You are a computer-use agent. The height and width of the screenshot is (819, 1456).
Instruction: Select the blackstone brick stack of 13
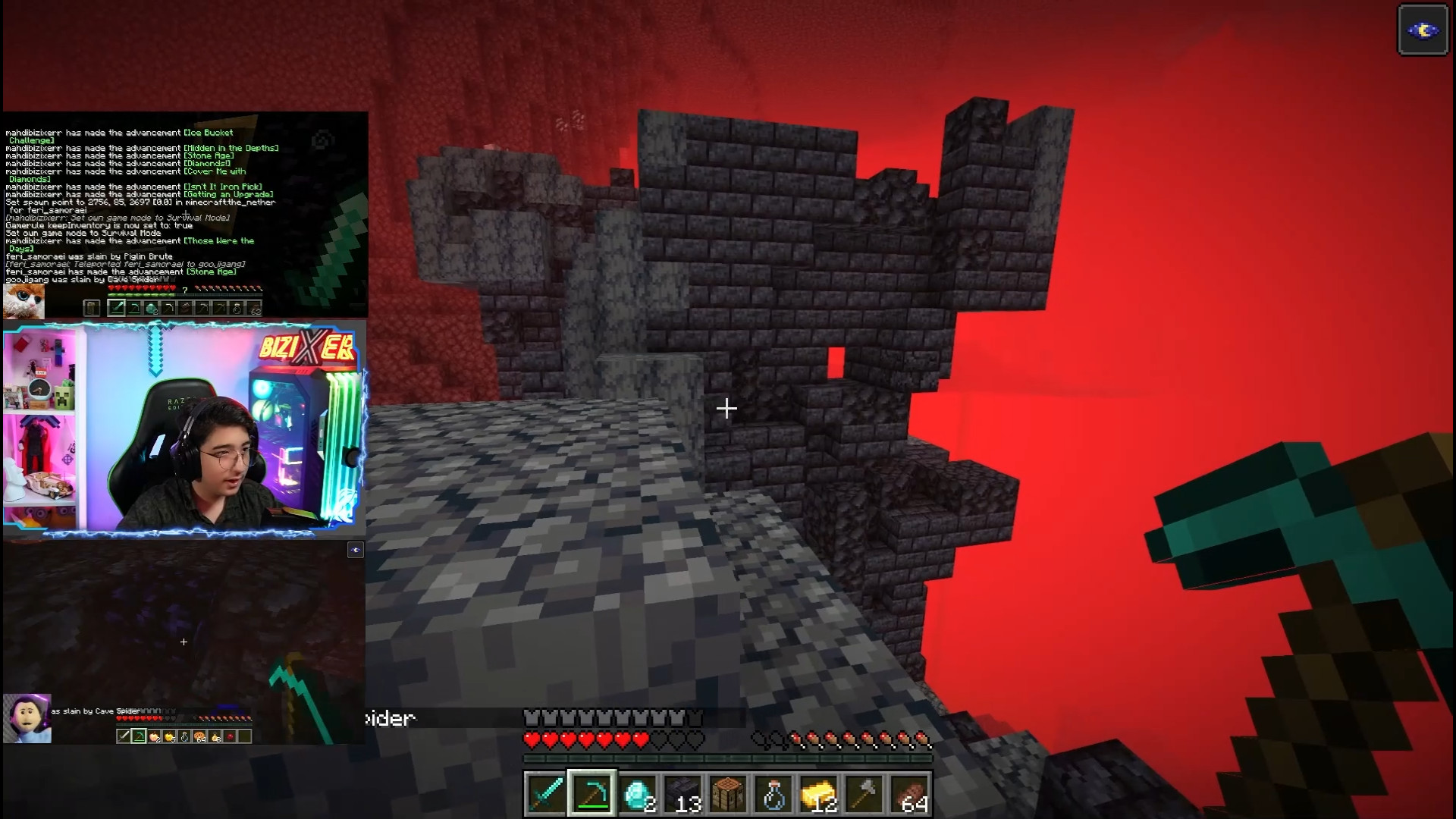tap(683, 794)
